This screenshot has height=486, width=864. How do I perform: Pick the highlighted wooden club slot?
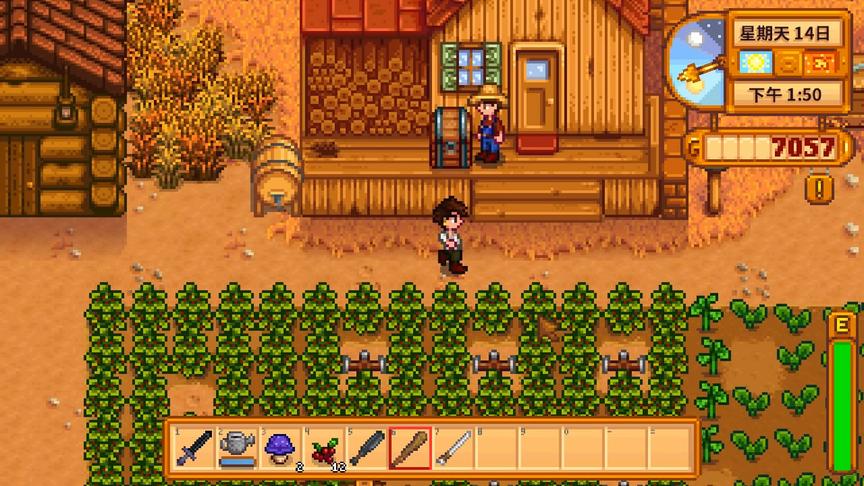410,448
